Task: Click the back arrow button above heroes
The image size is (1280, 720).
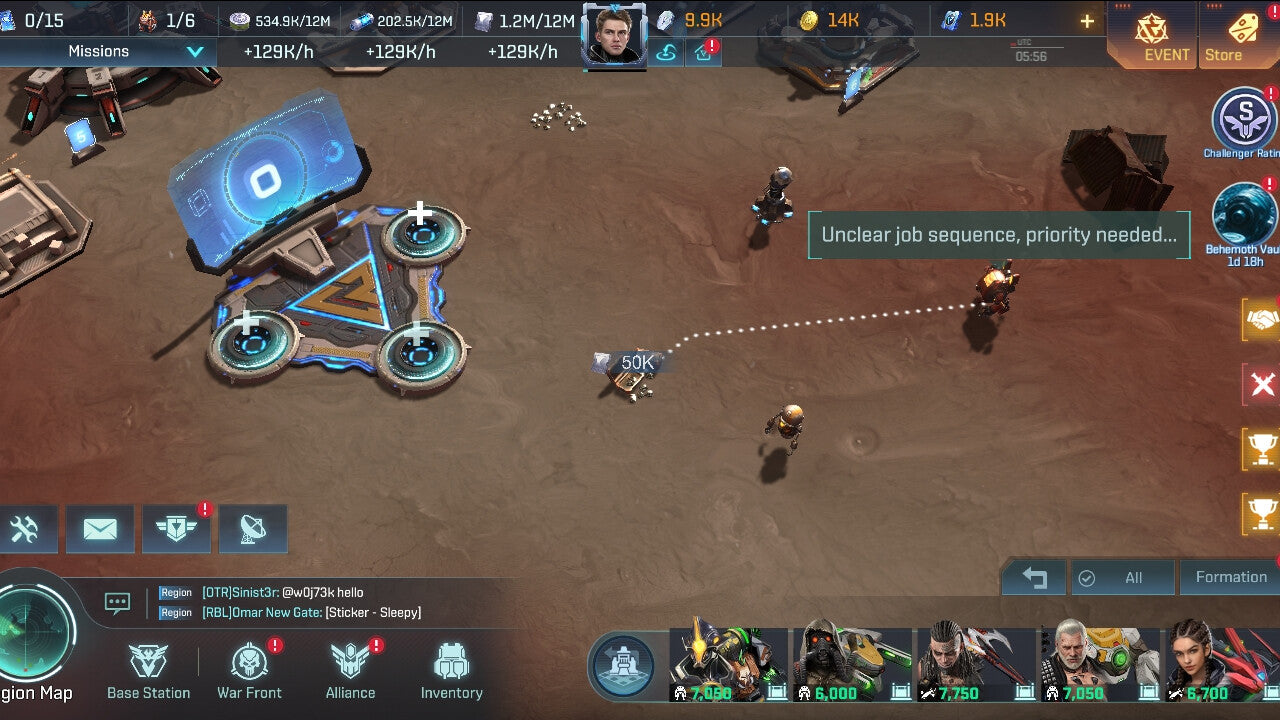Action: coord(1035,577)
